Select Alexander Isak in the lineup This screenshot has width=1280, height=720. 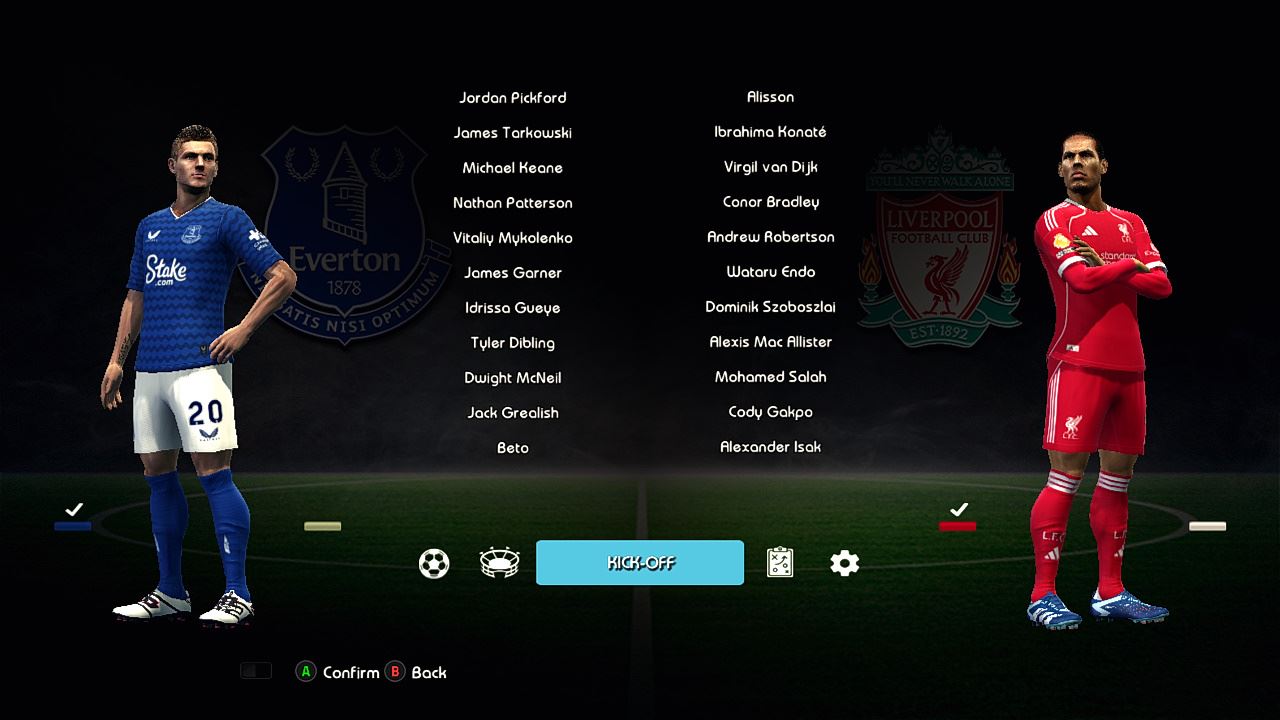770,447
